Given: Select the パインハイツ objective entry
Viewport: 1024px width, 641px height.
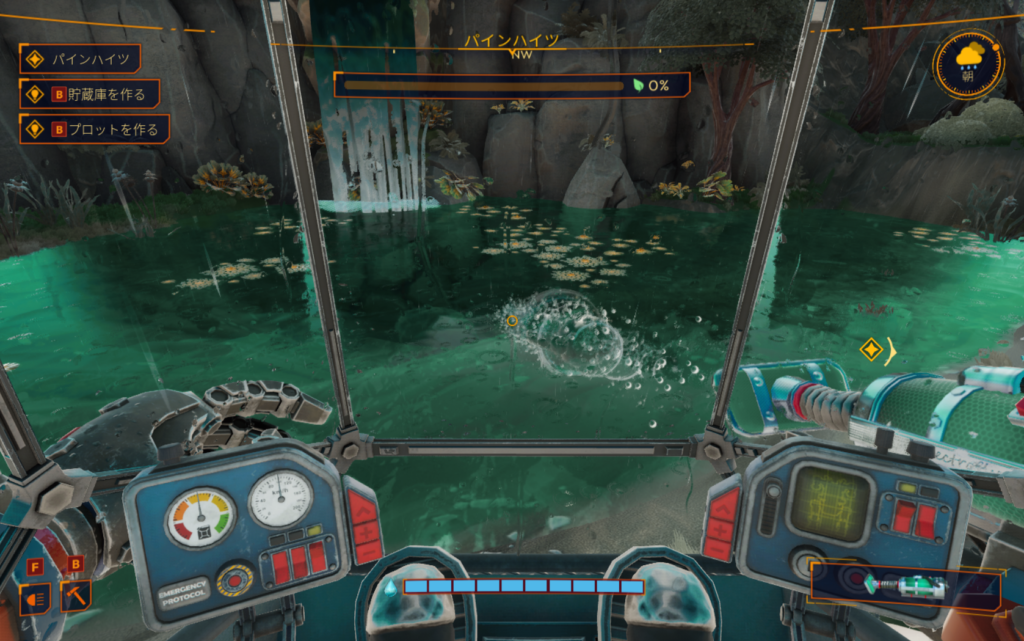Looking at the screenshot, I should (79, 59).
